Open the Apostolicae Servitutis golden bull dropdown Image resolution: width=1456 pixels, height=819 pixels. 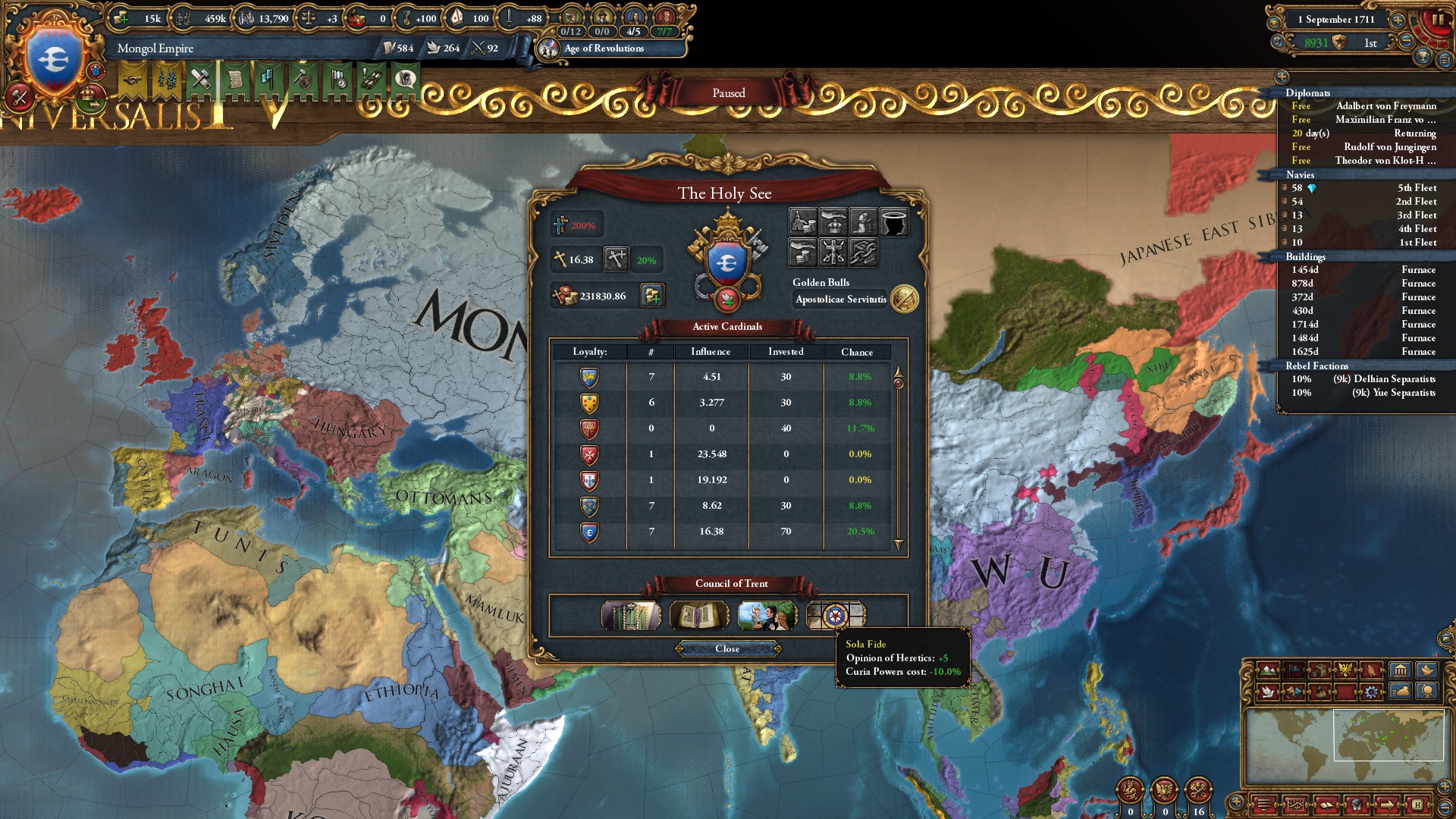(x=842, y=299)
